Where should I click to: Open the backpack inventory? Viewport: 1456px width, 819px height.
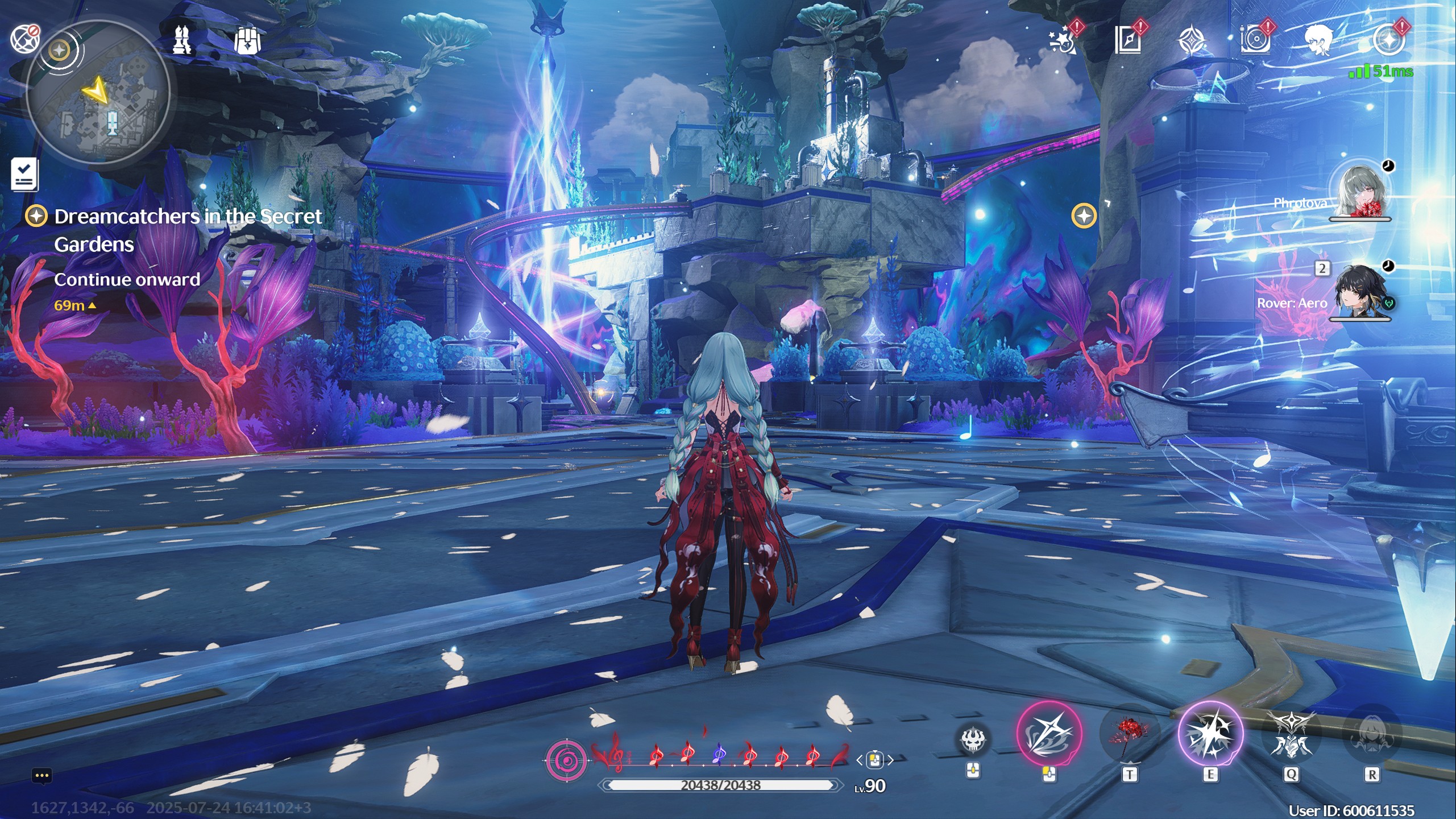[247, 40]
